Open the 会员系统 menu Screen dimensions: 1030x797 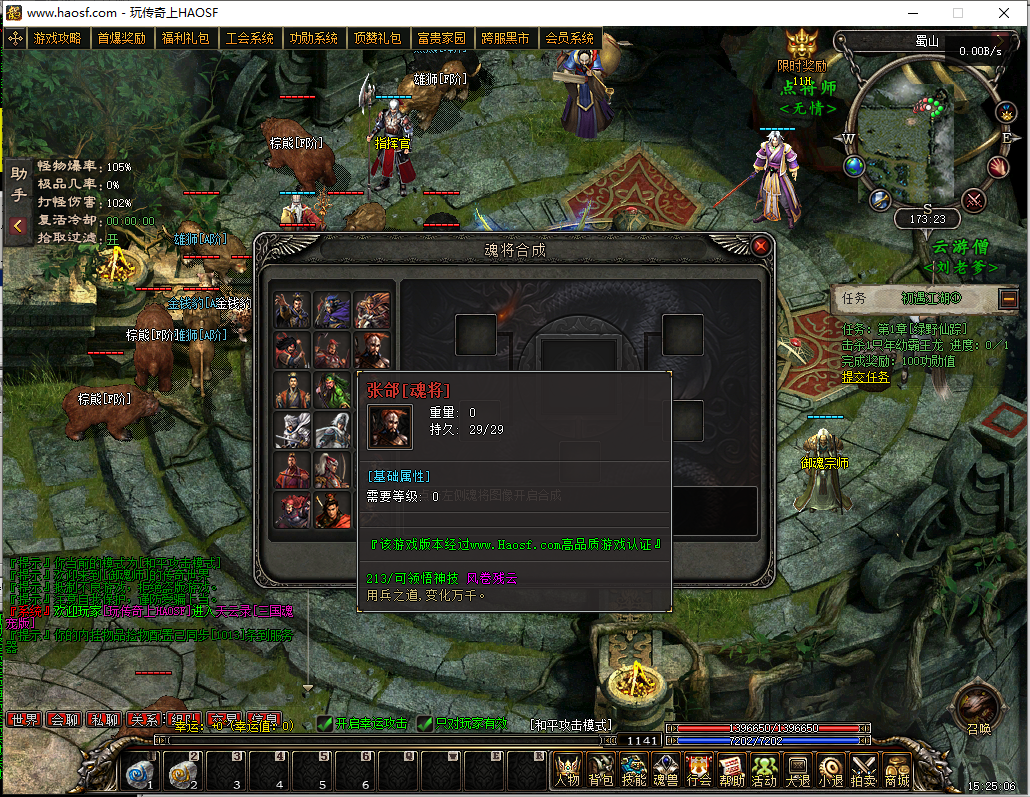tap(569, 39)
